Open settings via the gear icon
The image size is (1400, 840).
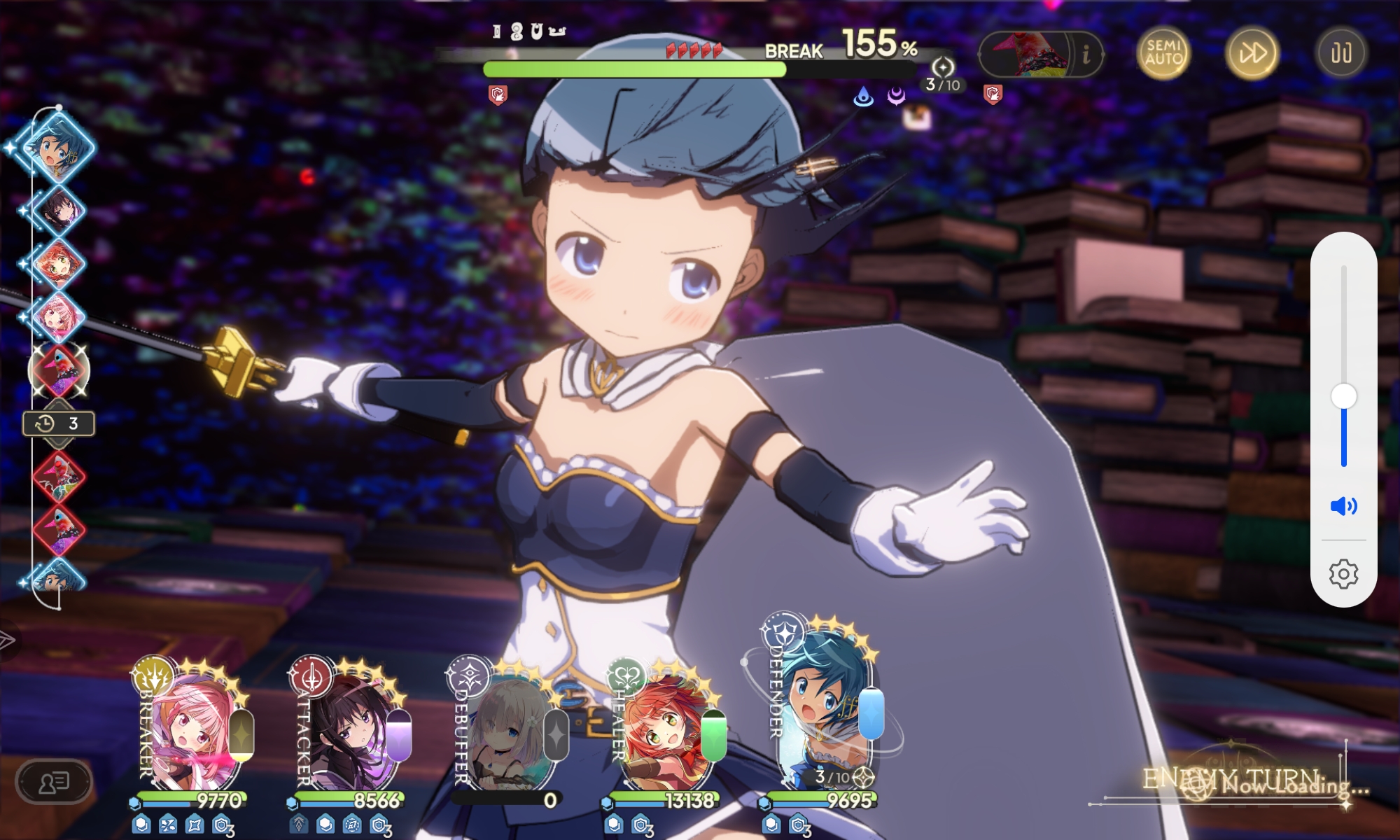(1343, 574)
